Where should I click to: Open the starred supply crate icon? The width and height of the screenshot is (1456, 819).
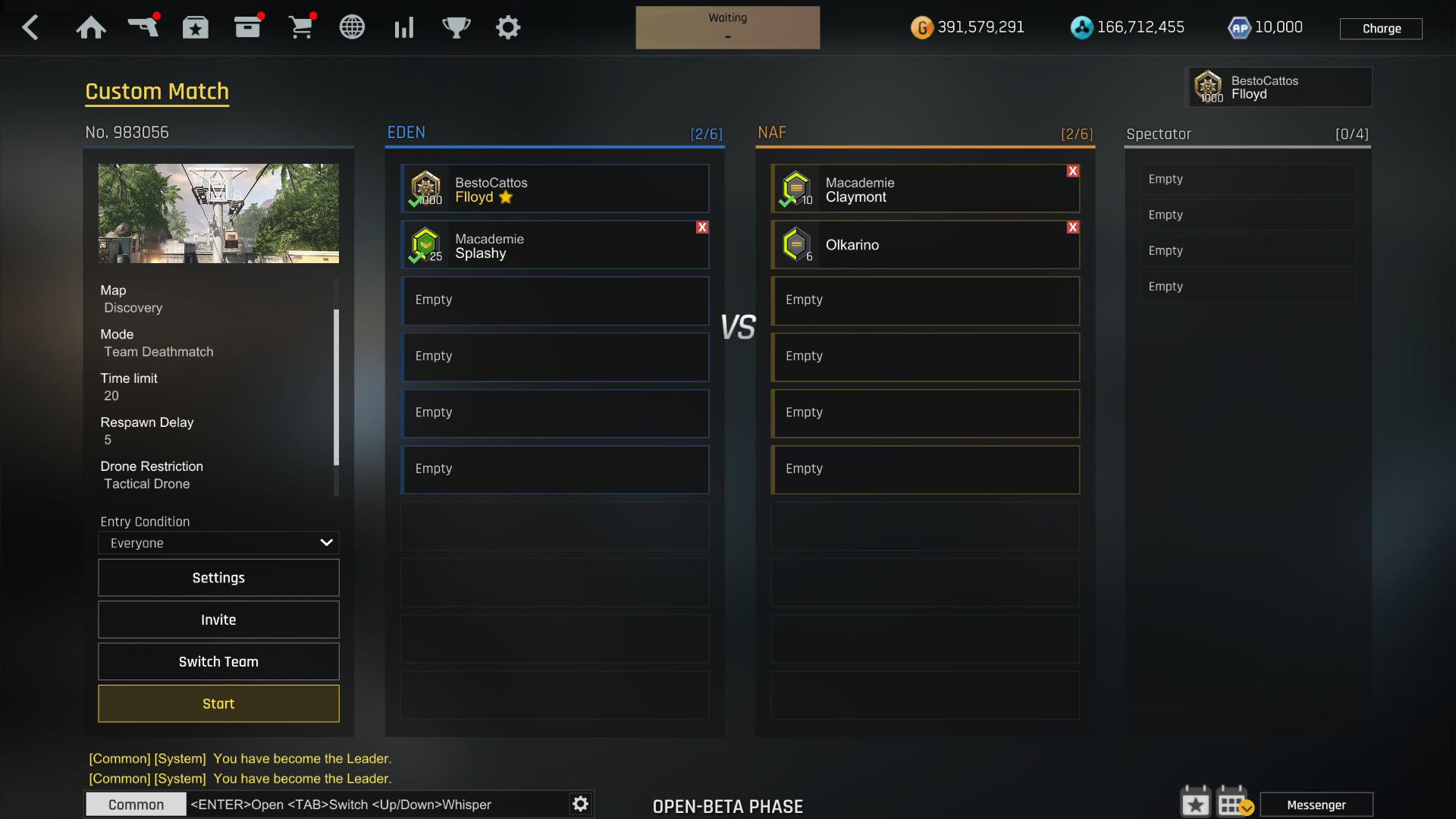click(195, 27)
